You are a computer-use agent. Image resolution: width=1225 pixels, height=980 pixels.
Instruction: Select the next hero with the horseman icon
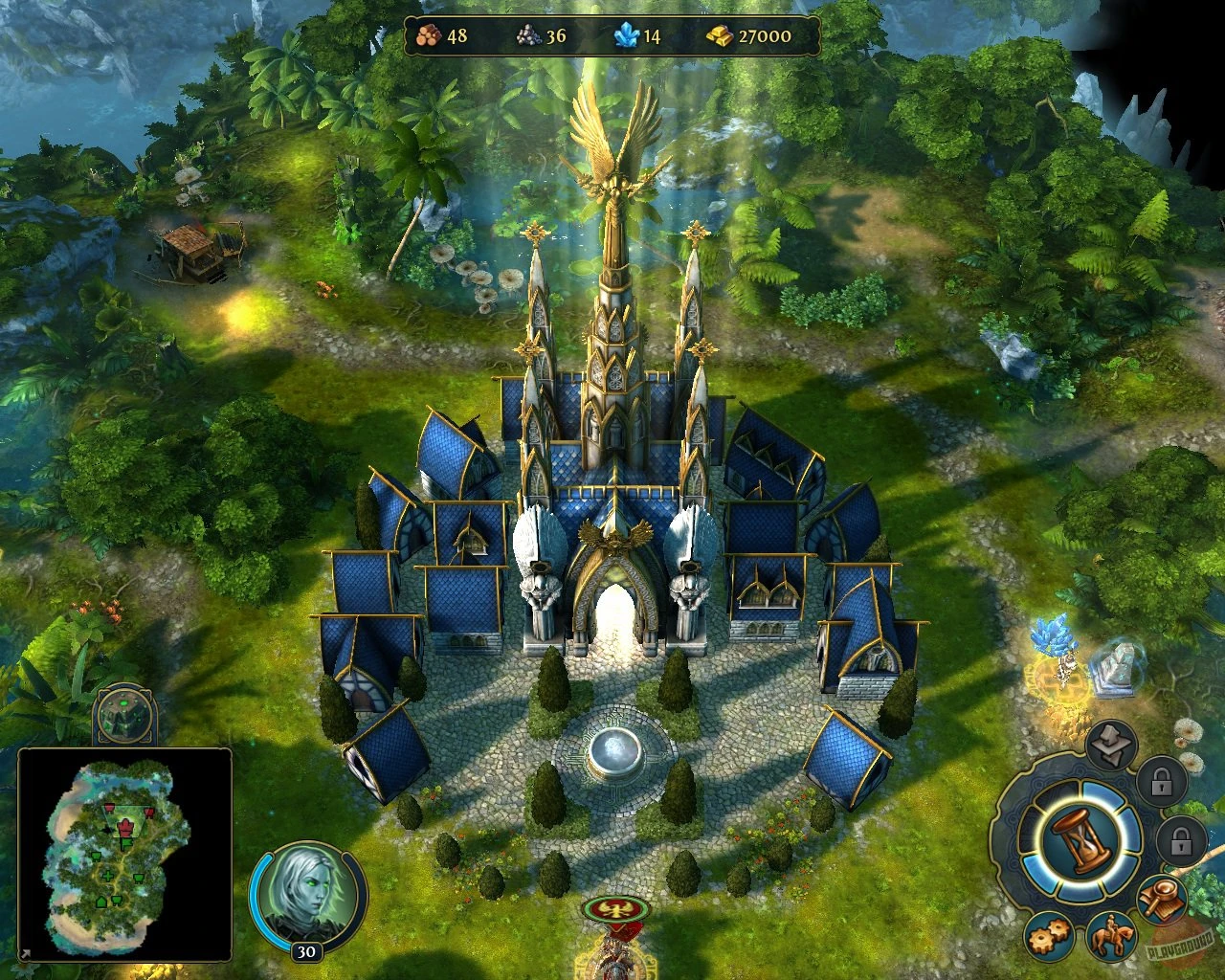point(1112,939)
